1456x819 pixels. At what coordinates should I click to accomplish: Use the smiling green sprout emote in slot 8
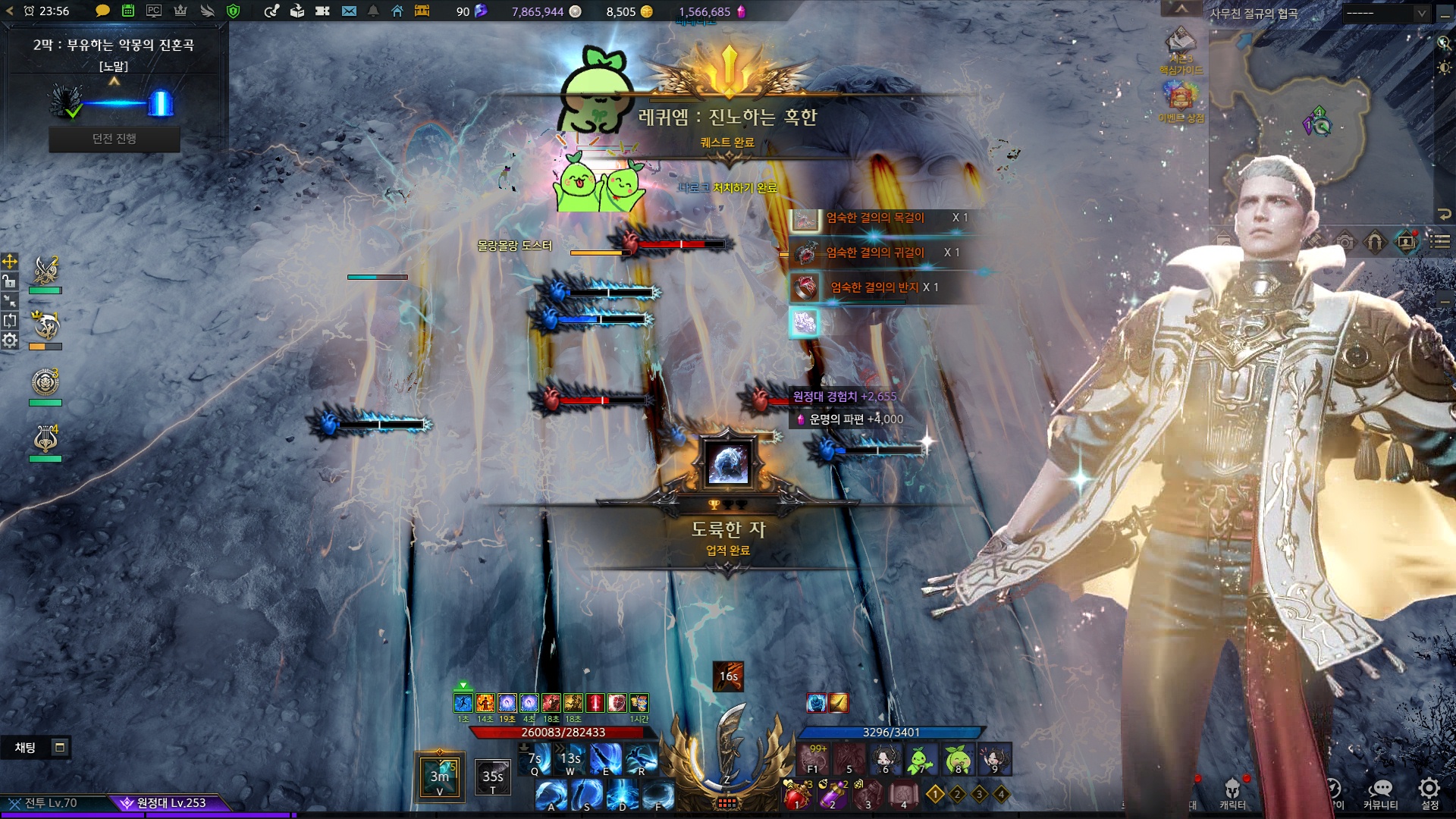958,759
